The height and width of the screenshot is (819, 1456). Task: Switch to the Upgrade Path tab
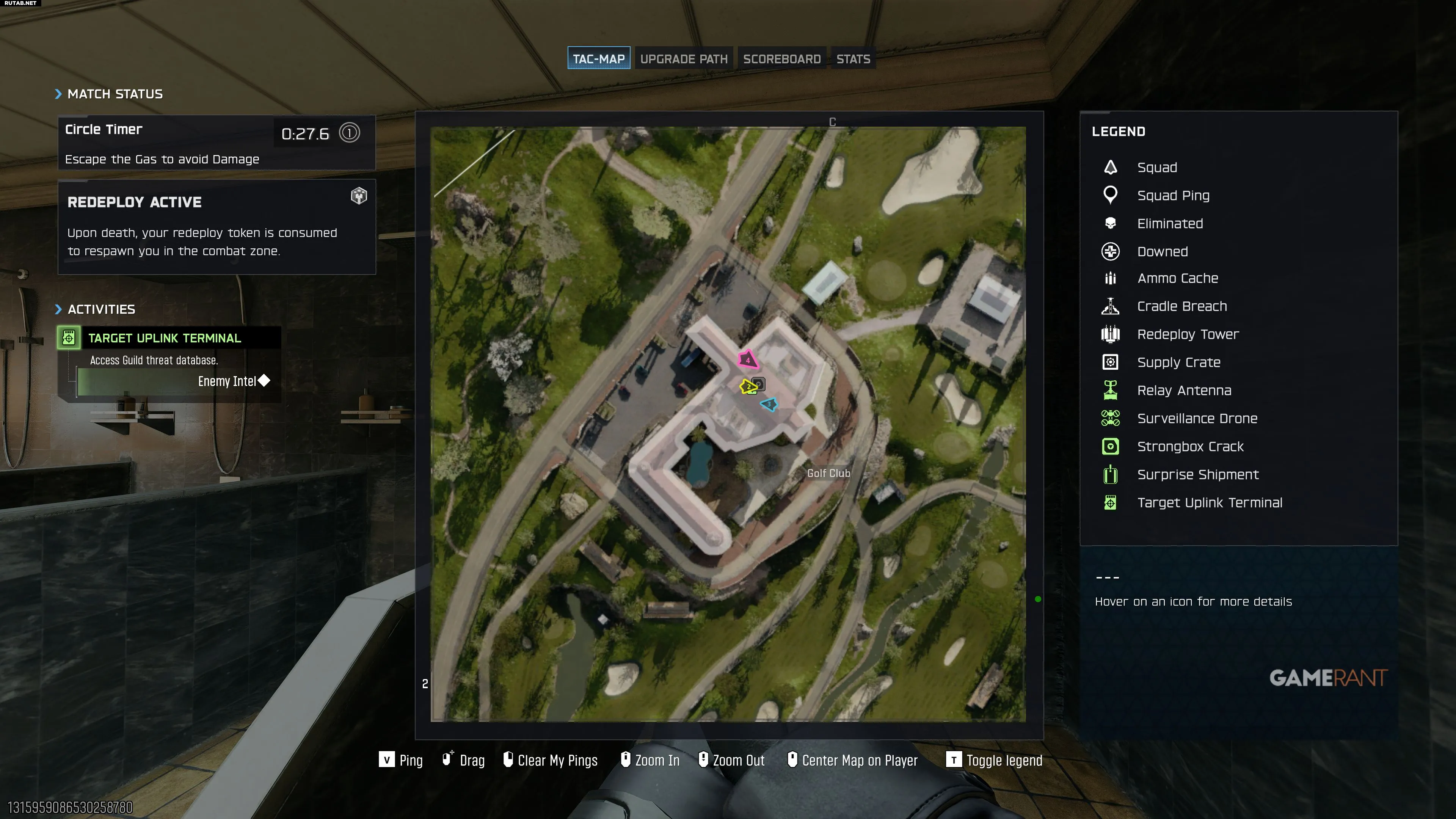coord(683,59)
